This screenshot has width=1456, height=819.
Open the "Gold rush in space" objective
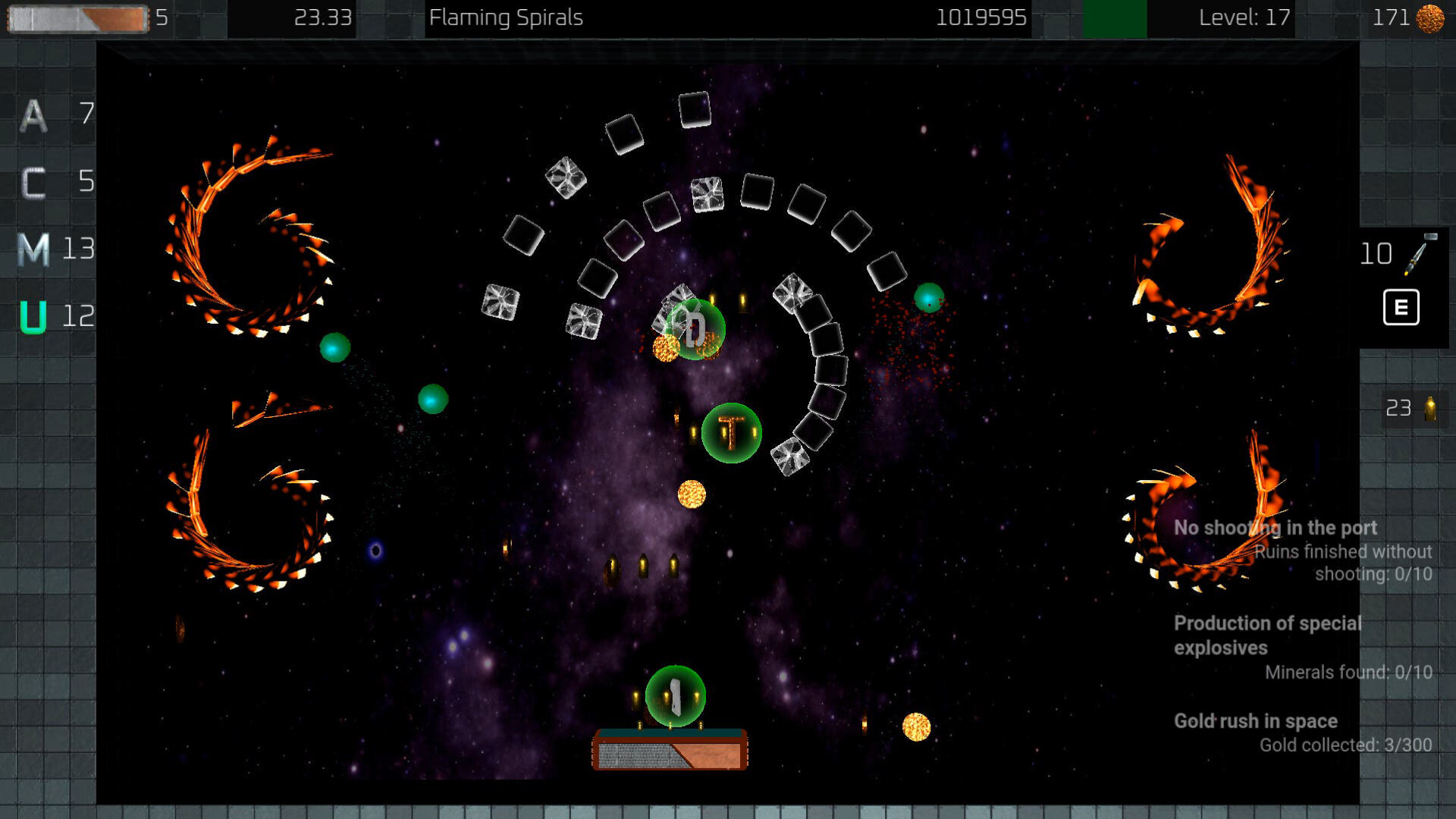pyautogui.click(x=1255, y=721)
